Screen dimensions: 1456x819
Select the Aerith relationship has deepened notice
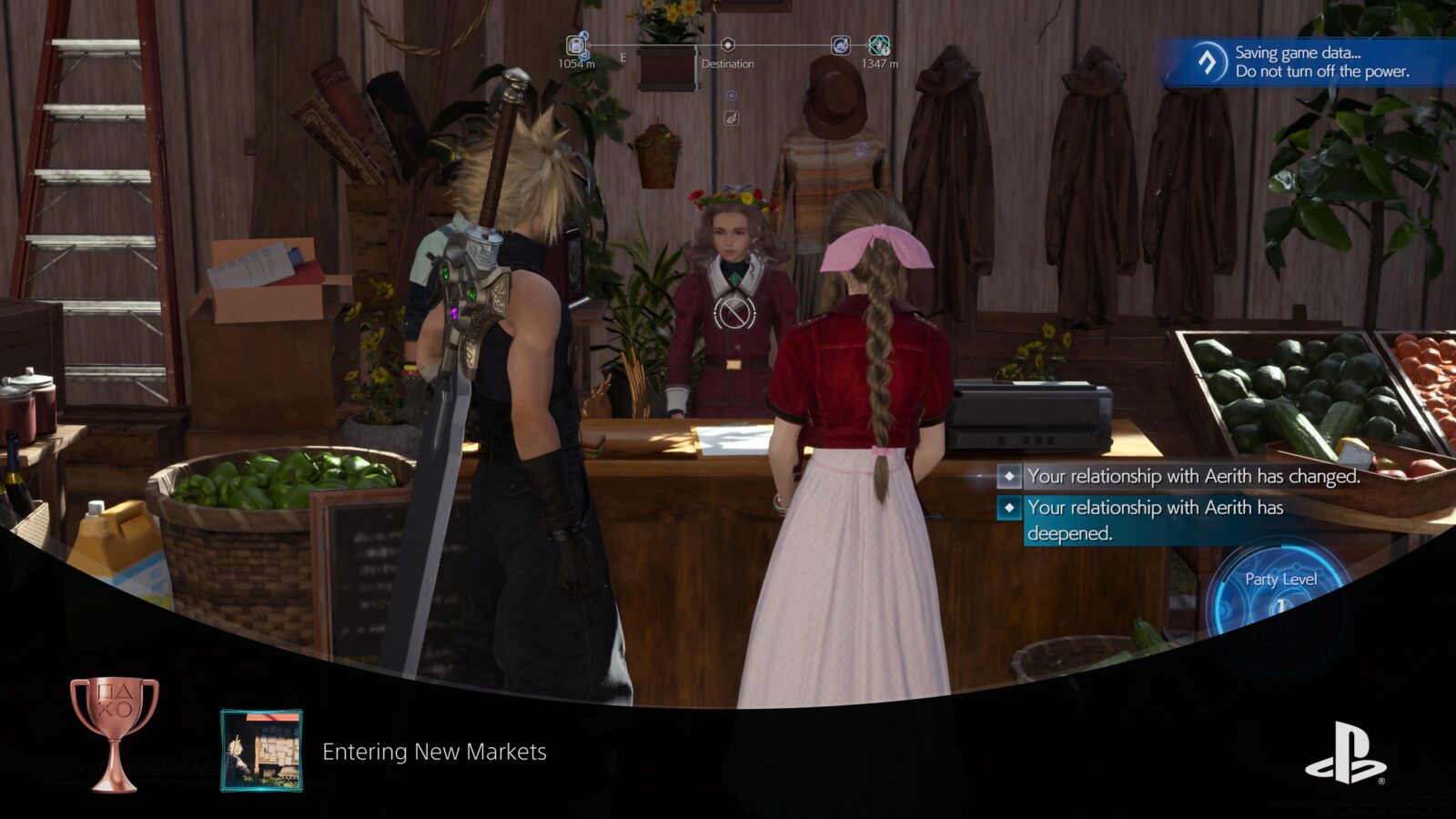pyautogui.click(x=1156, y=520)
